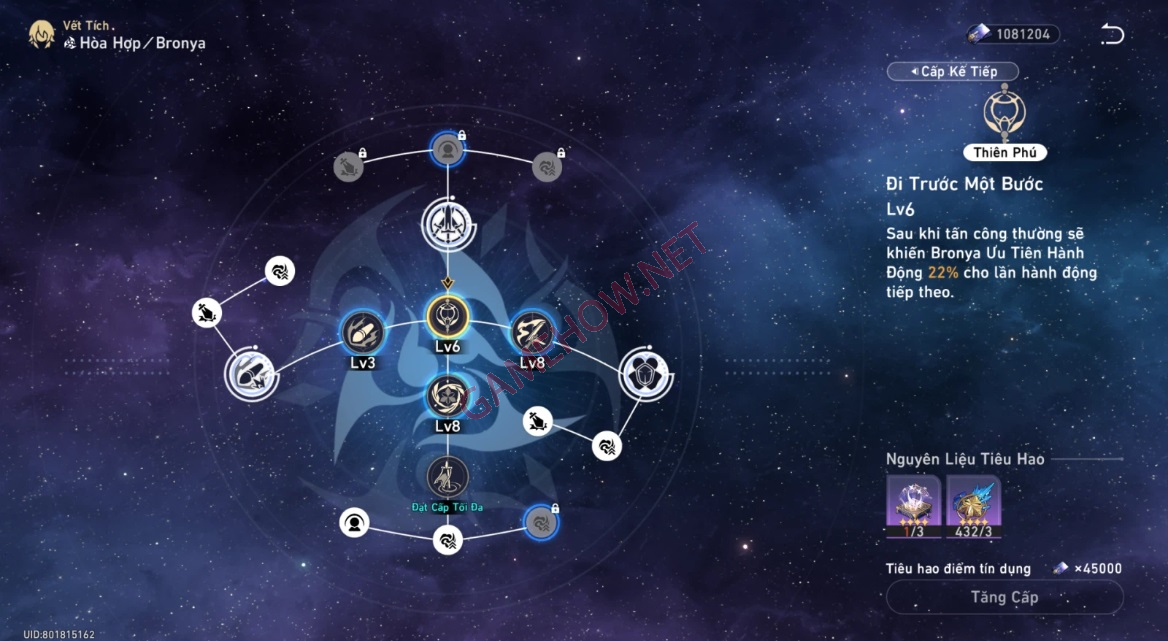Click the Bronya character avatar icon
Image resolution: width=1168 pixels, height=641 pixels.
pos(41,35)
